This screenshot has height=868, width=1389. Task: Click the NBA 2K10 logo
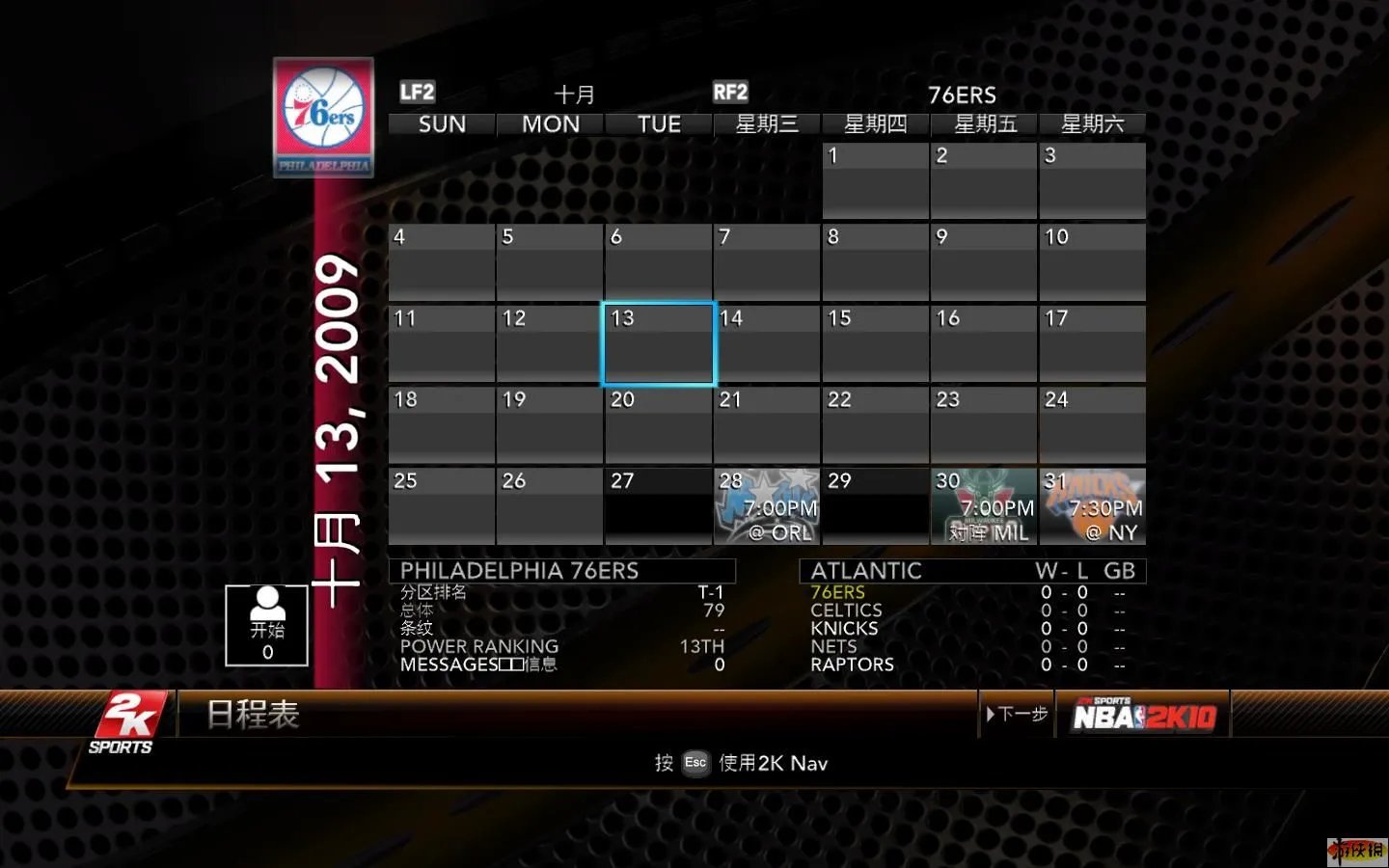coord(1143,714)
